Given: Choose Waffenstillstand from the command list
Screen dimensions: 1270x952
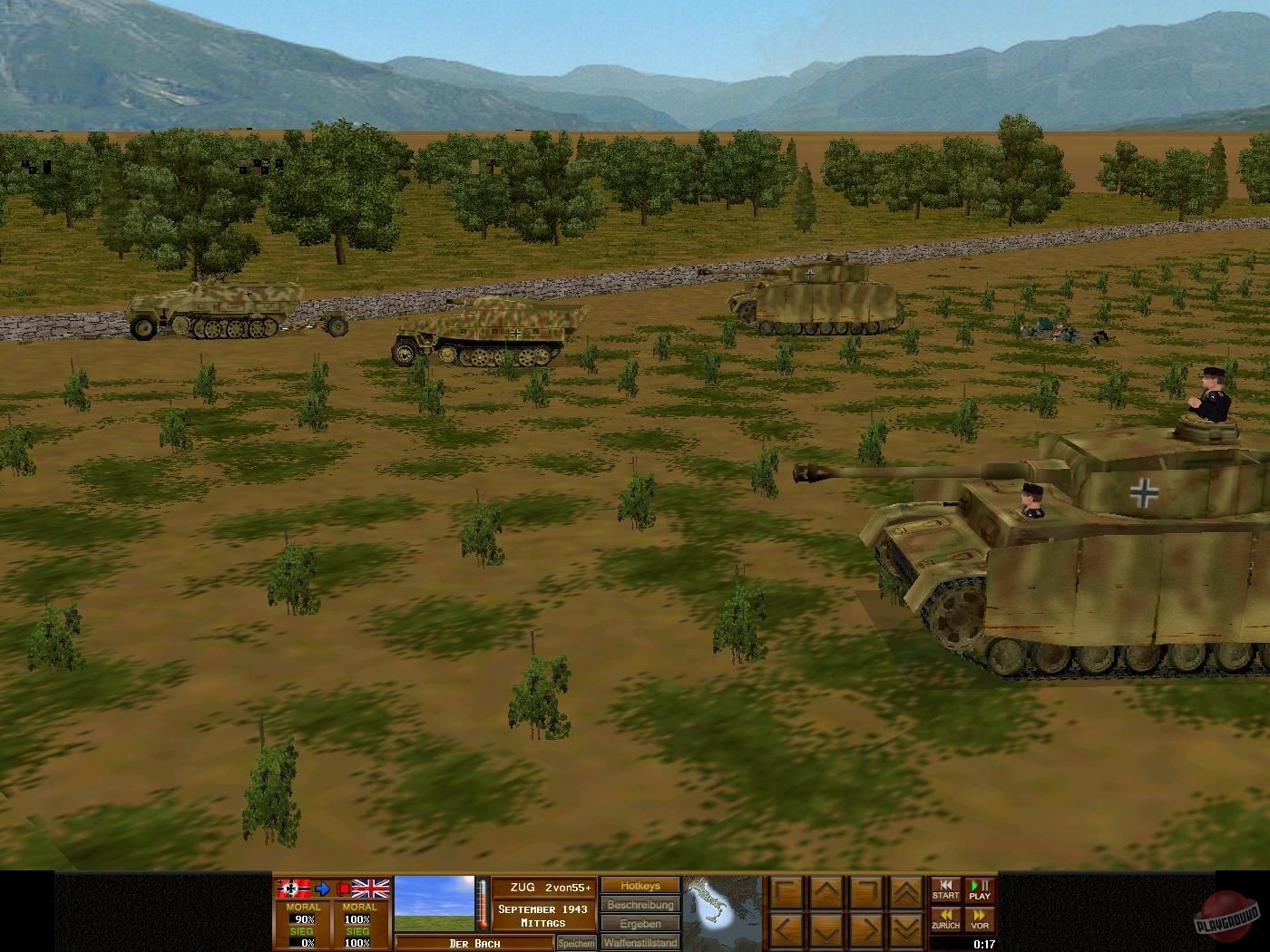Looking at the screenshot, I should [x=640, y=942].
